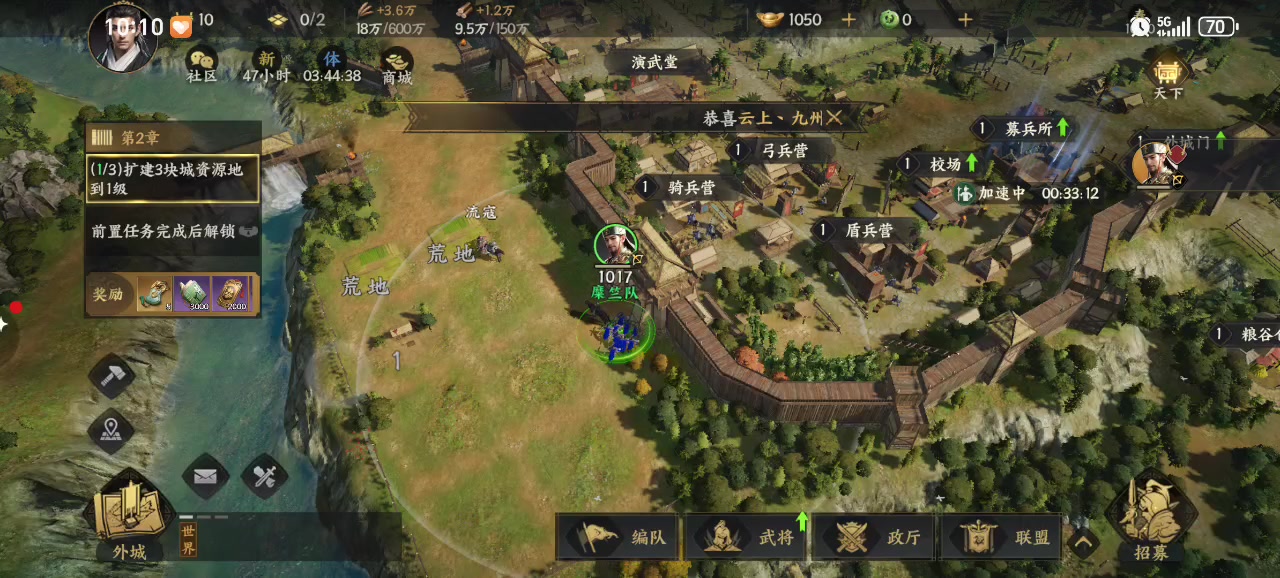Viewport: 1280px width, 578px height.
Task: Select the chapter 2 expand resource land quest
Action: (173, 178)
